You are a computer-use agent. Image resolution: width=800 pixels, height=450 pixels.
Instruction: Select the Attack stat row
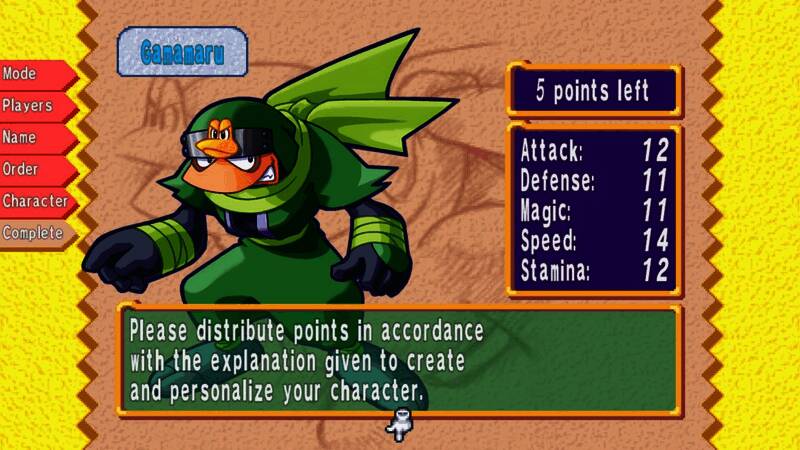tap(594, 153)
